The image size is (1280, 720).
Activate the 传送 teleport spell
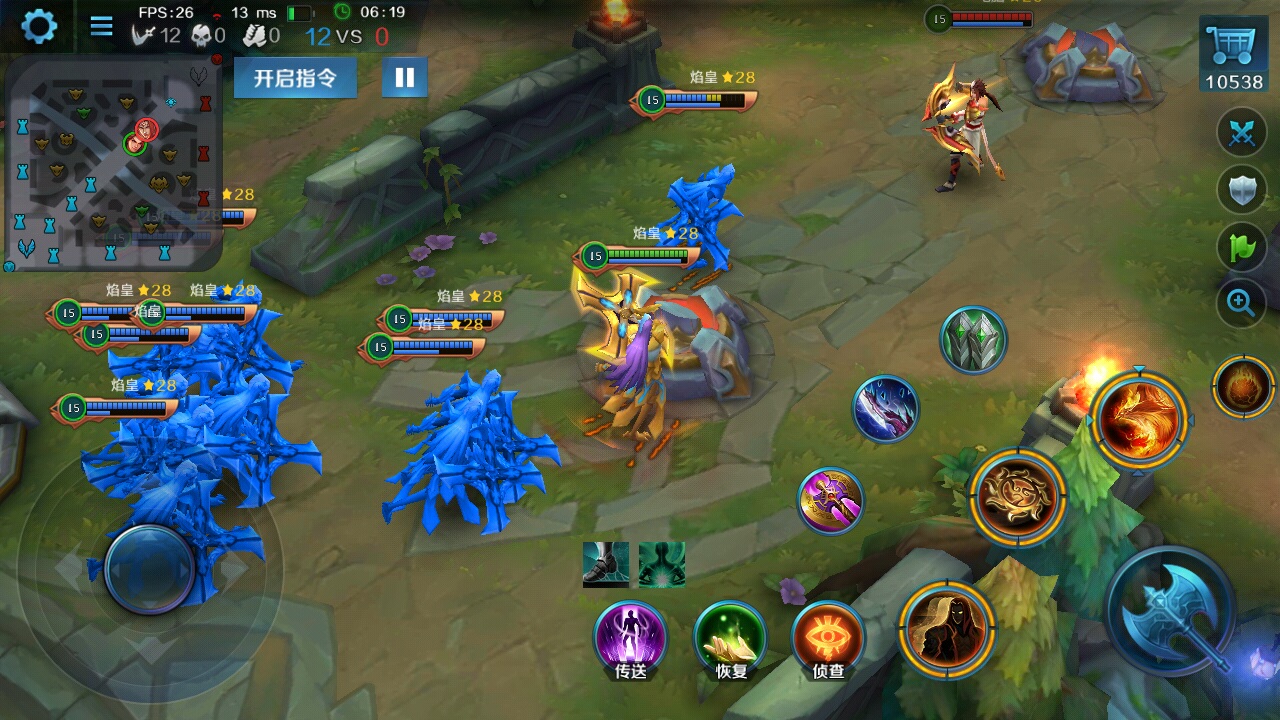(631, 637)
